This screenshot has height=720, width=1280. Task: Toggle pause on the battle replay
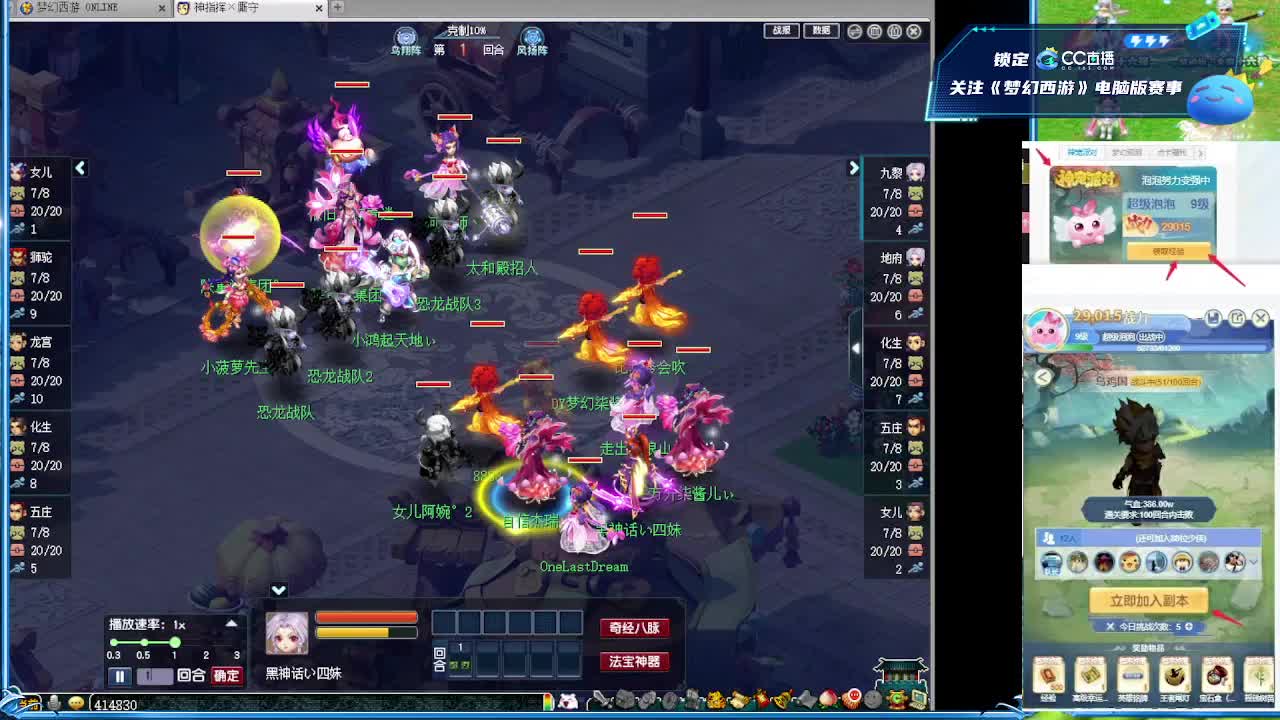click(x=119, y=675)
